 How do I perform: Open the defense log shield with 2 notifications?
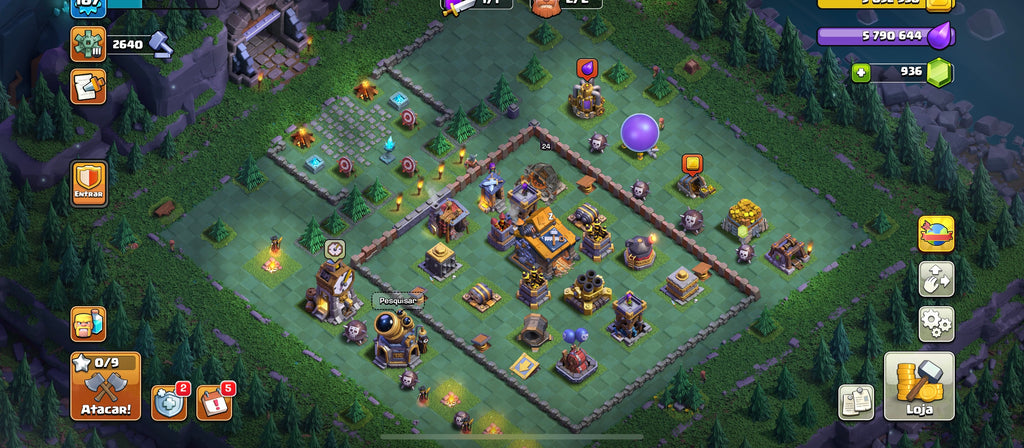point(168,402)
